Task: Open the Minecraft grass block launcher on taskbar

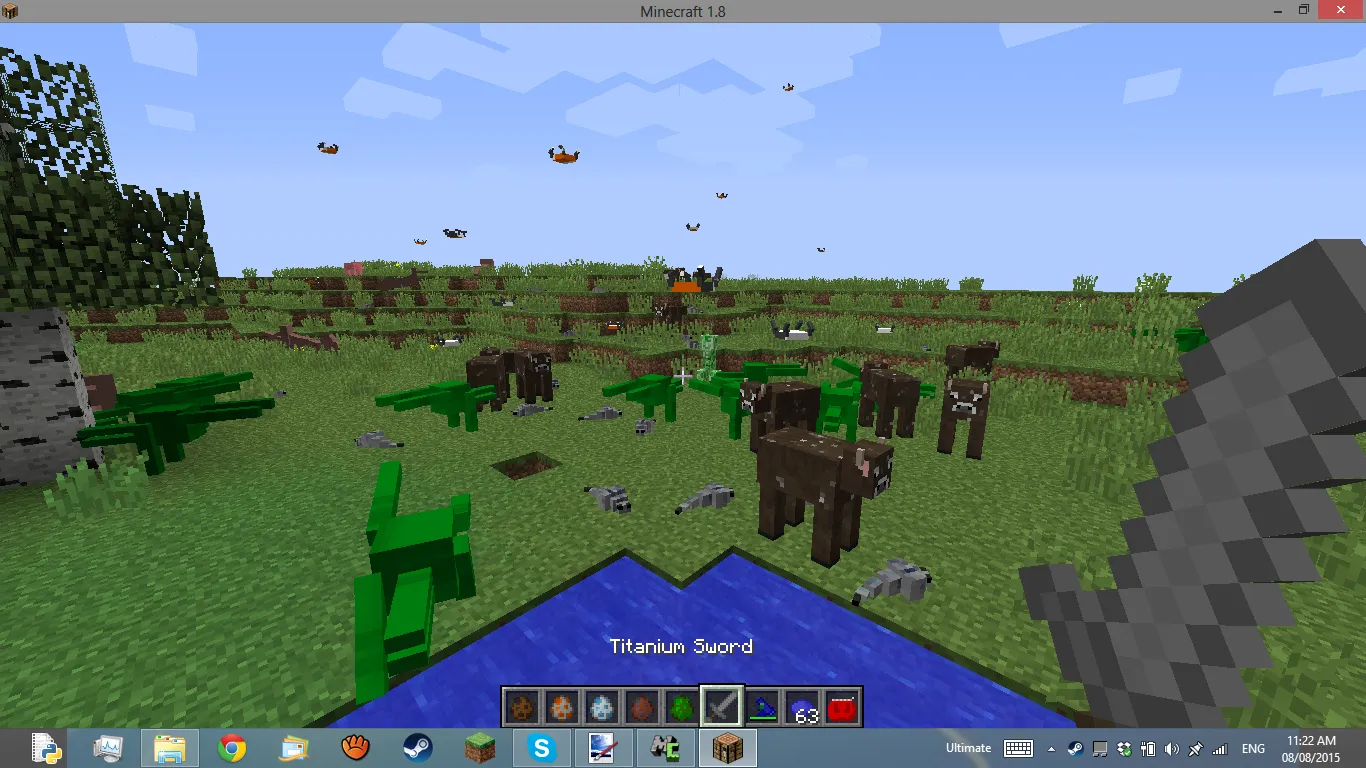Action: coord(480,747)
